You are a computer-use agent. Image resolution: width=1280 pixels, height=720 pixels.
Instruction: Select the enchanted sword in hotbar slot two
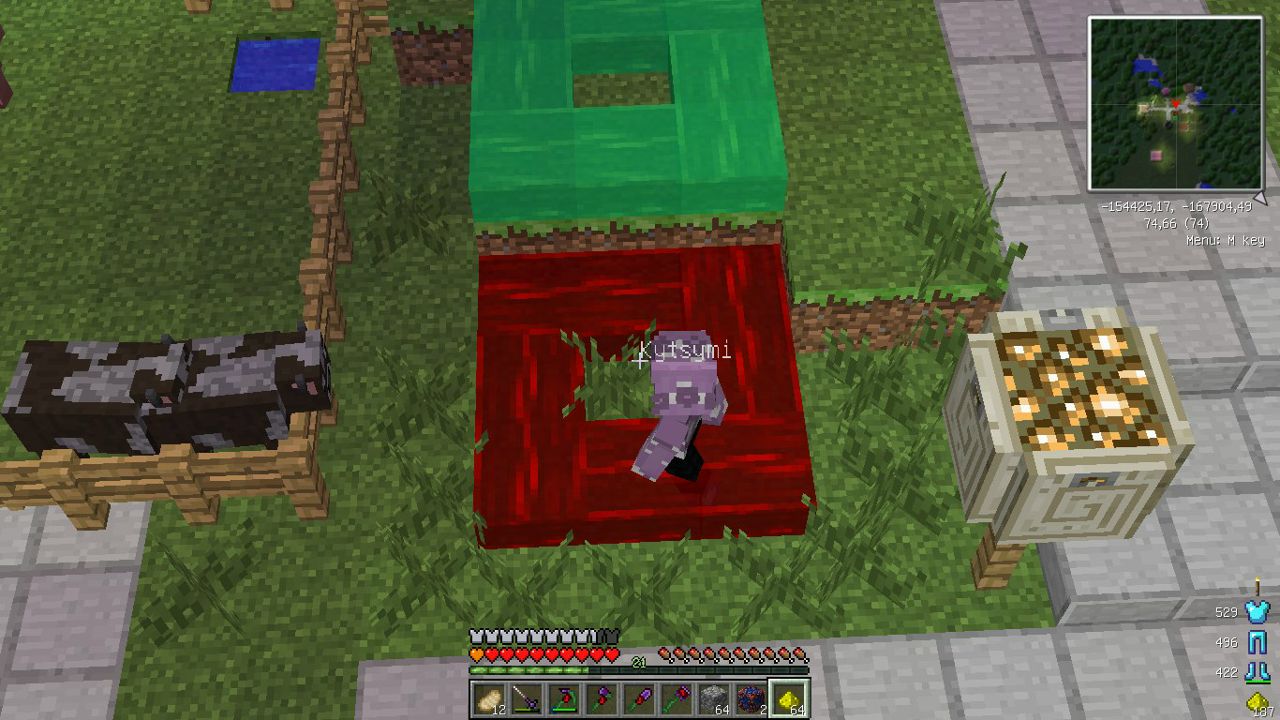click(524, 697)
